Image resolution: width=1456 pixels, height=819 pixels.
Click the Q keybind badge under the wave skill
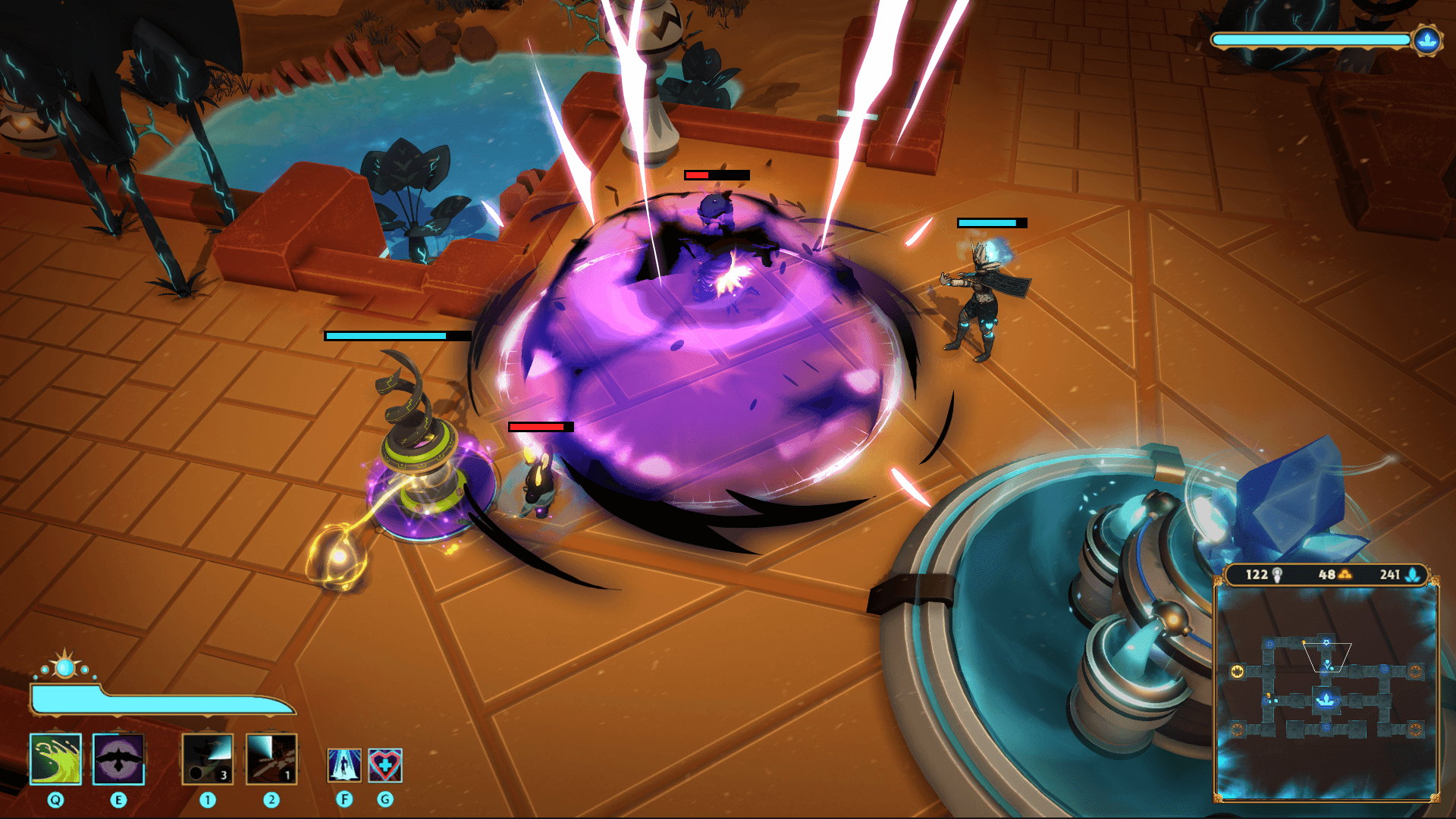point(55,799)
